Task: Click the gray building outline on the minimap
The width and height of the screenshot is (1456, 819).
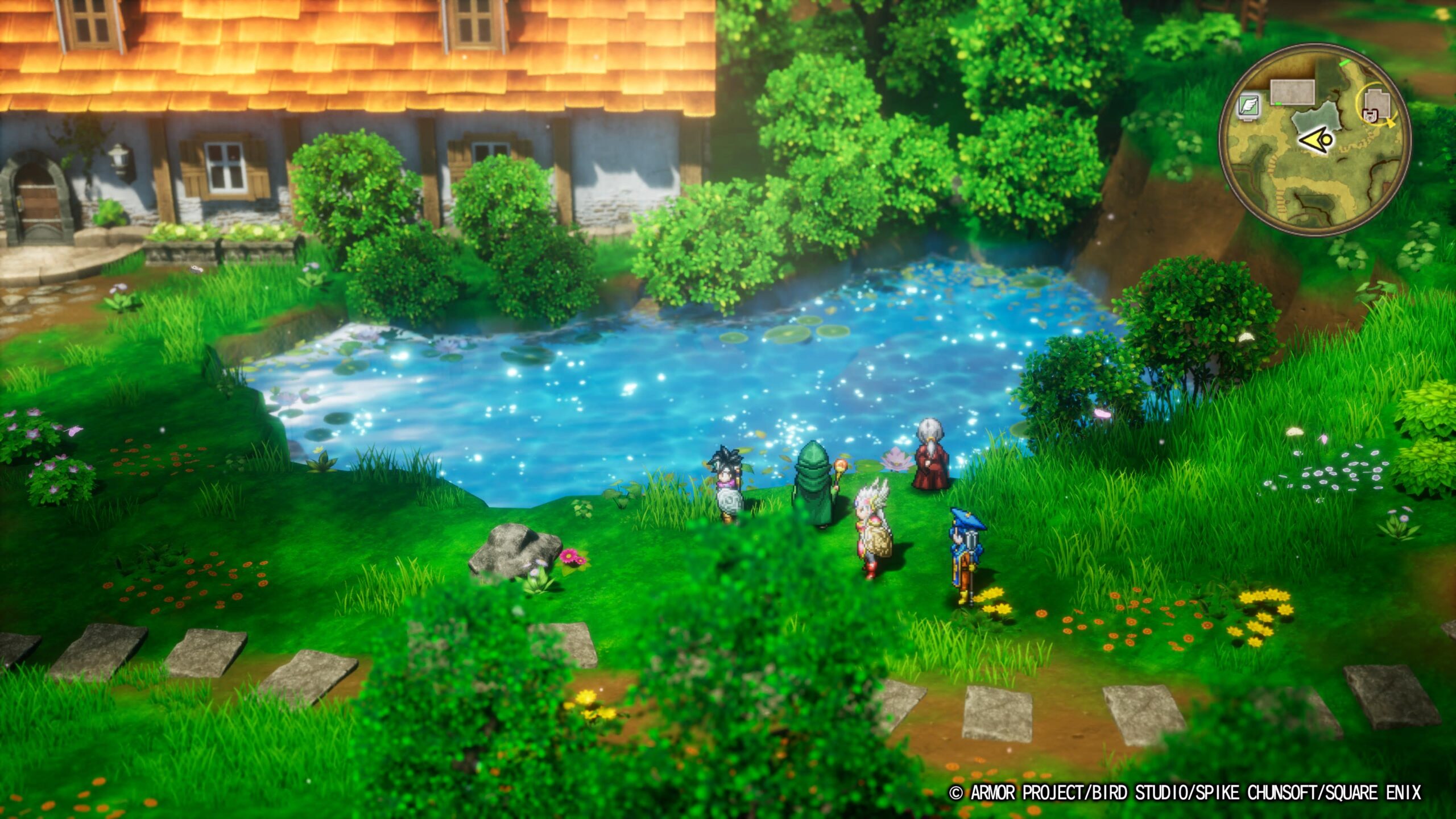Action: (x=1292, y=92)
